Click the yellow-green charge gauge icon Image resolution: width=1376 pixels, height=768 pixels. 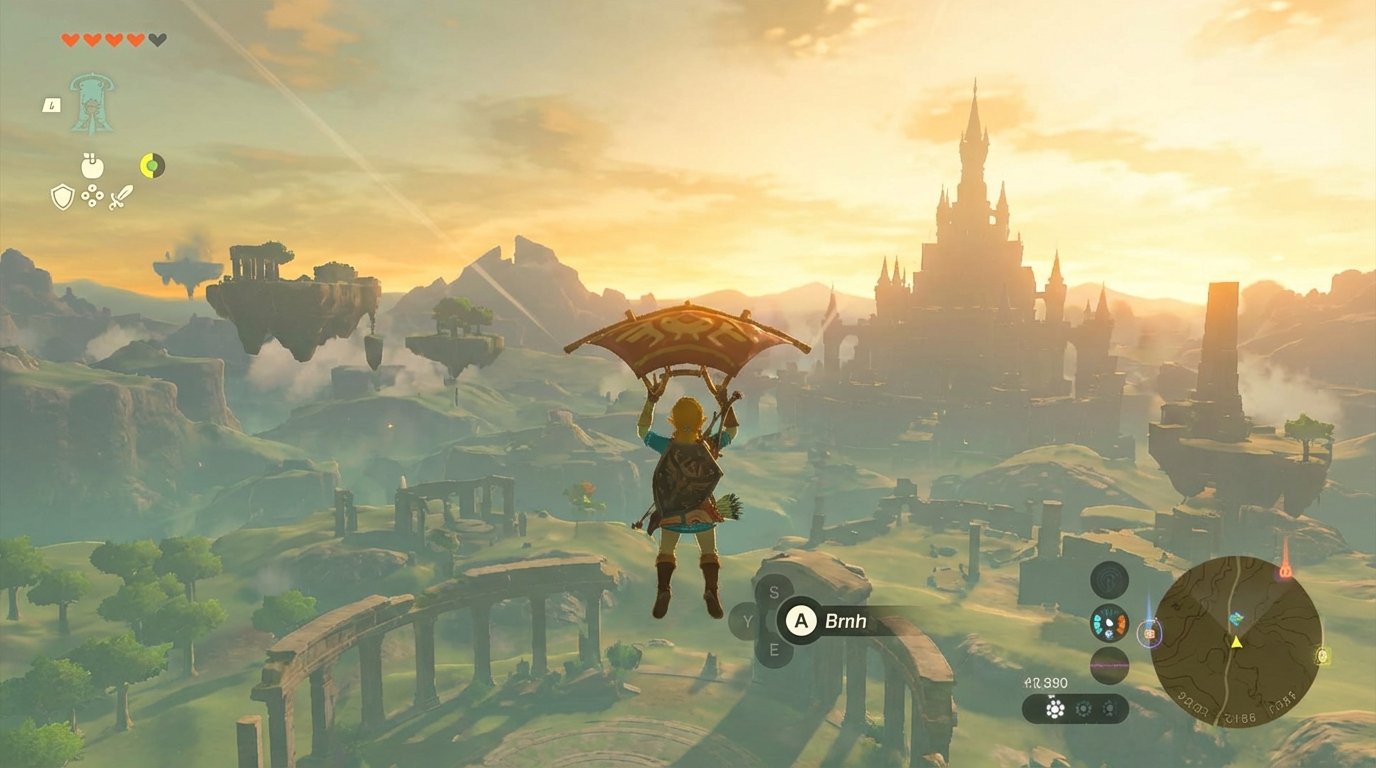(151, 164)
